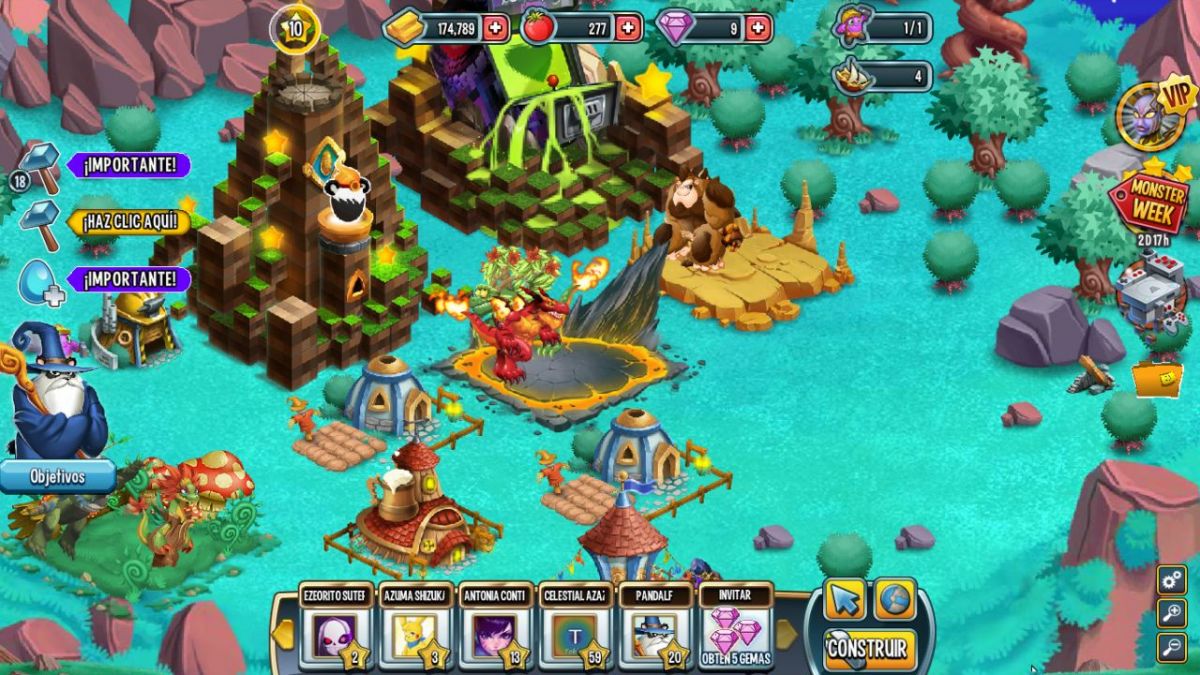
Task: Zoom out with the magnifier minus
Action: pyautogui.click(x=1171, y=647)
